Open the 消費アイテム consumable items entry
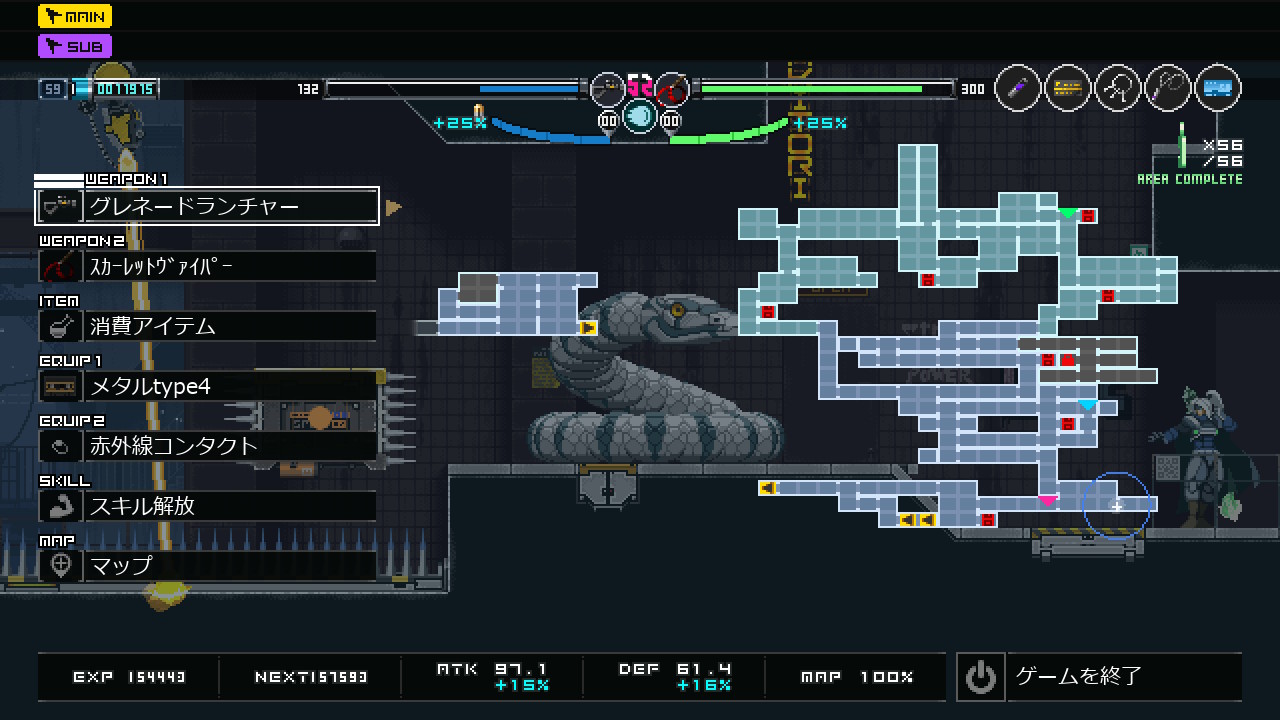 (207, 326)
